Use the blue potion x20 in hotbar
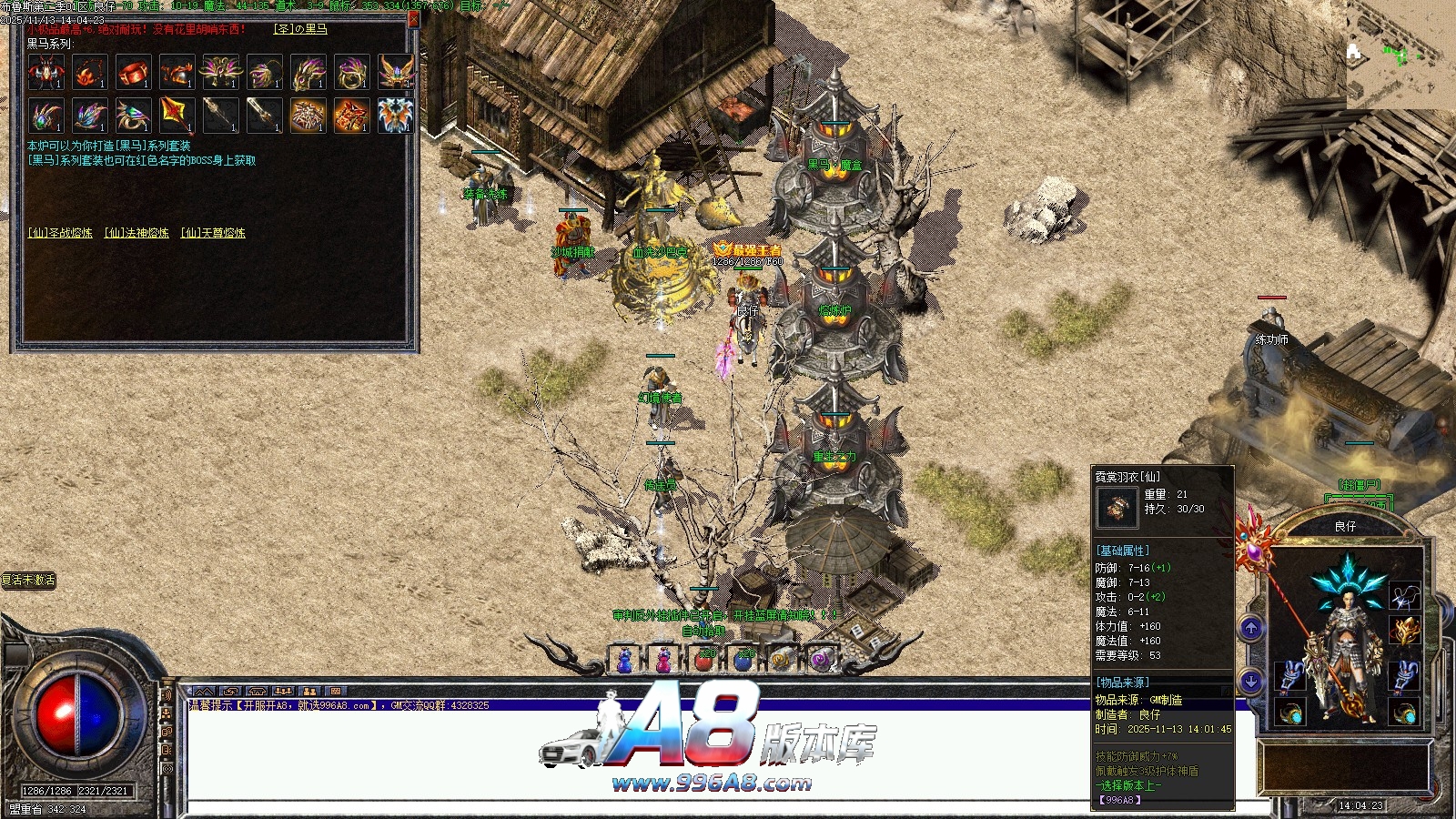1456x819 pixels. pos(743,660)
